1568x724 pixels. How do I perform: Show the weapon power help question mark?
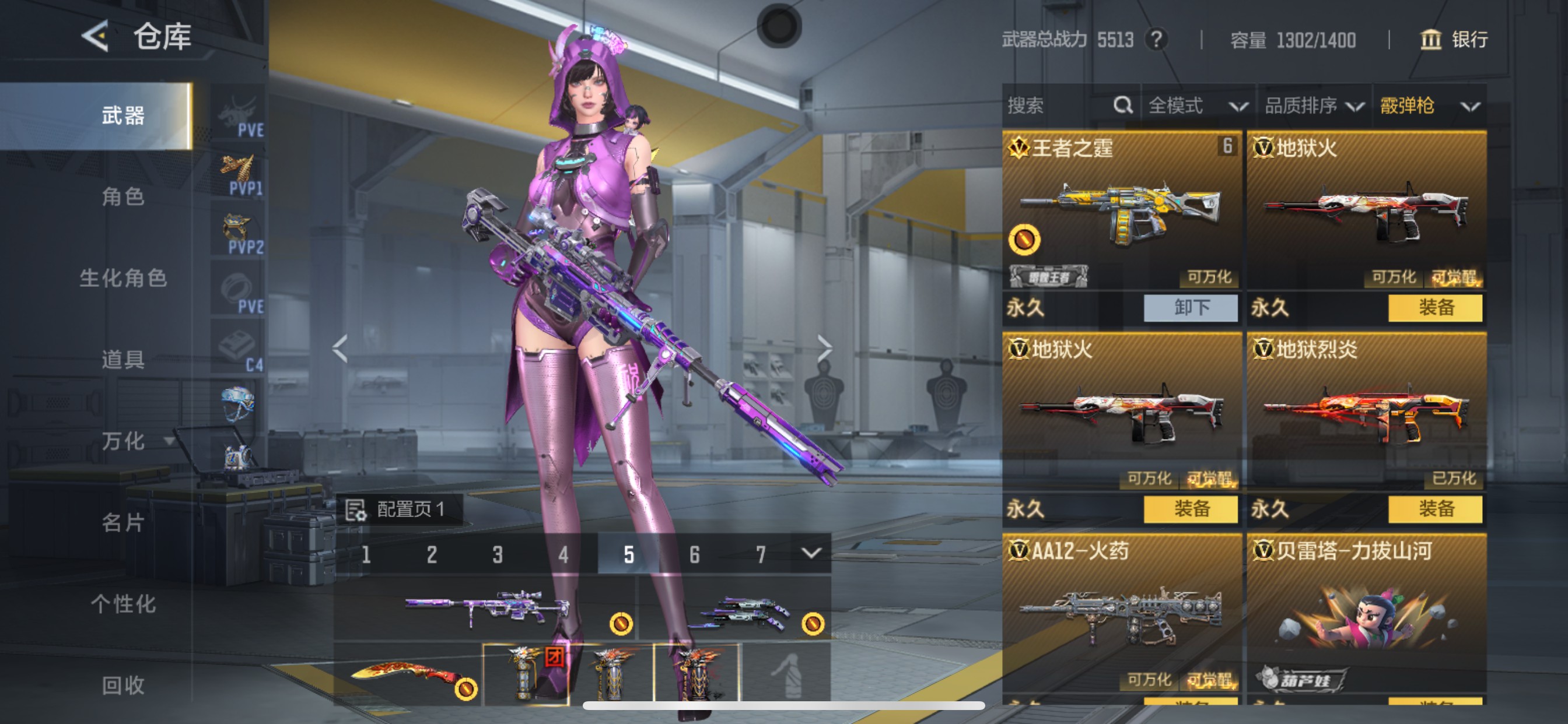pos(1156,40)
